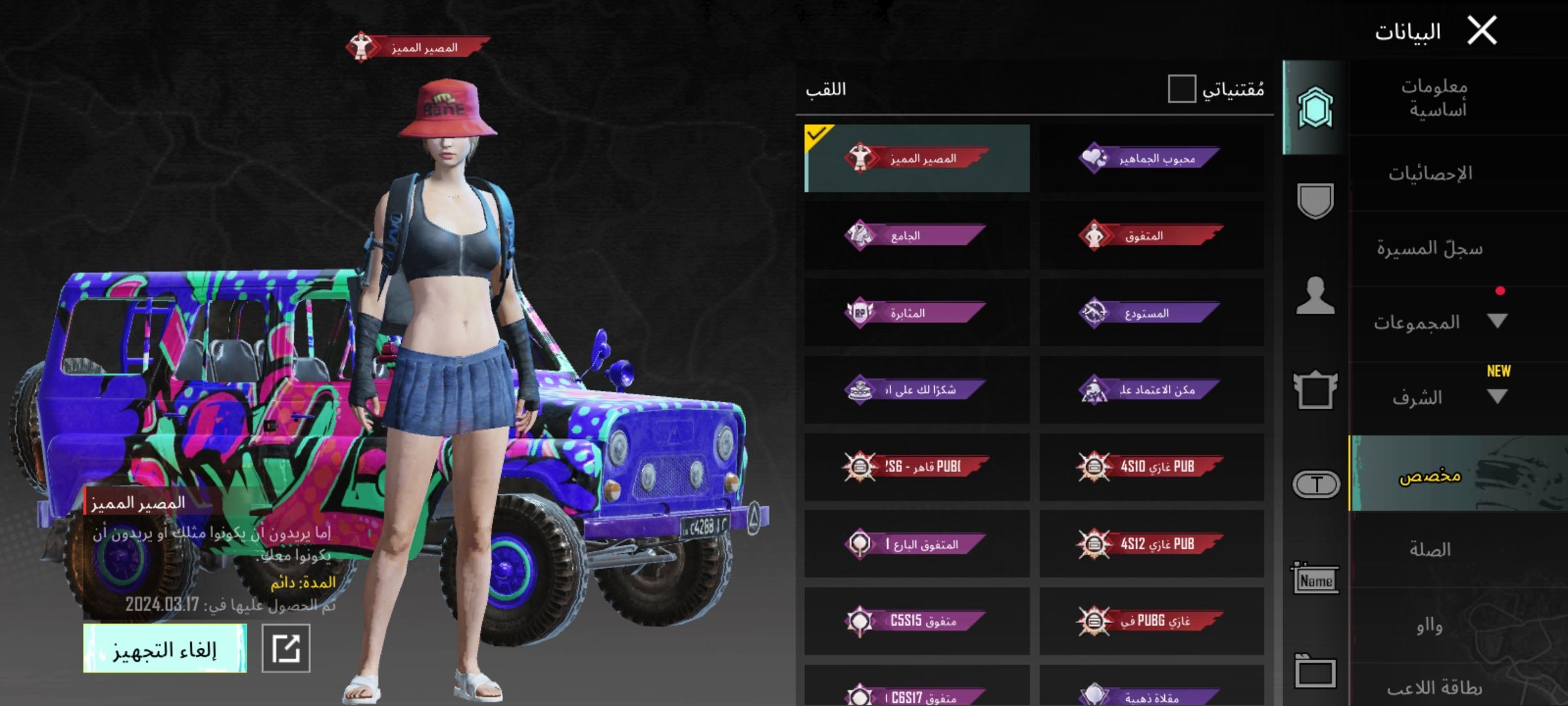Toggle the مُقتنياتي owned-only checkbox

1181,89
